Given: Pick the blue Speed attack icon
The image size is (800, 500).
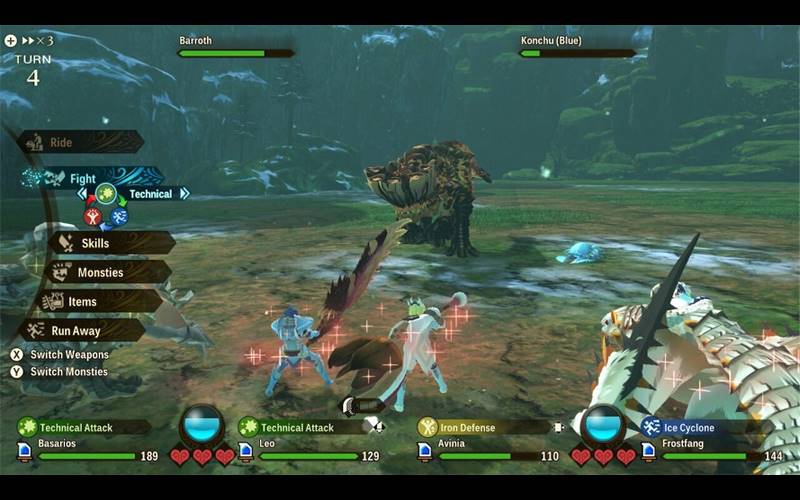Looking at the screenshot, I should tap(119, 216).
